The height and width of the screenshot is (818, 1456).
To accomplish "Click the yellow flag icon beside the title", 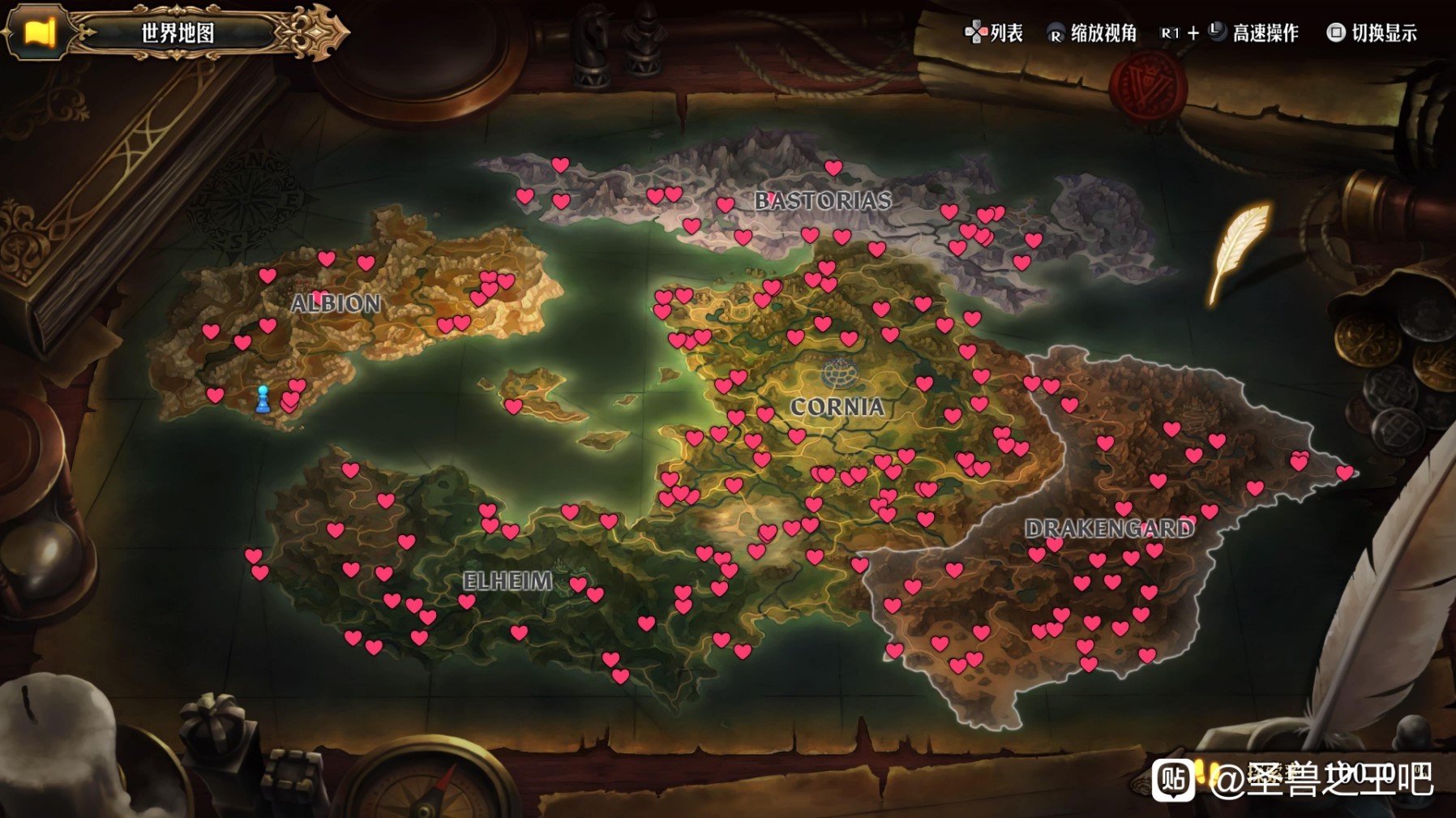I will click(39, 32).
